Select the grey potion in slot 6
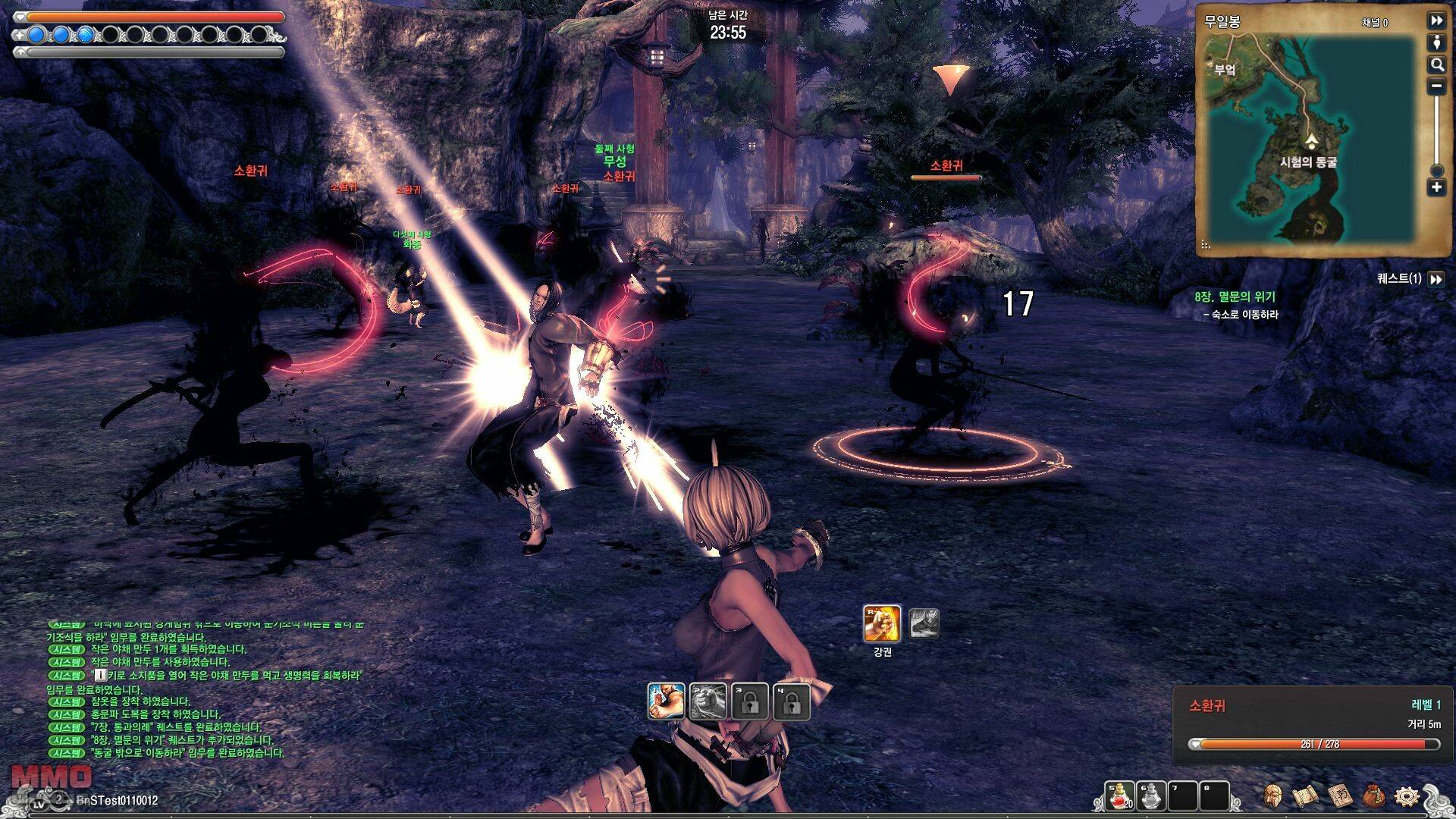The height and width of the screenshot is (819, 1456). point(1151,796)
